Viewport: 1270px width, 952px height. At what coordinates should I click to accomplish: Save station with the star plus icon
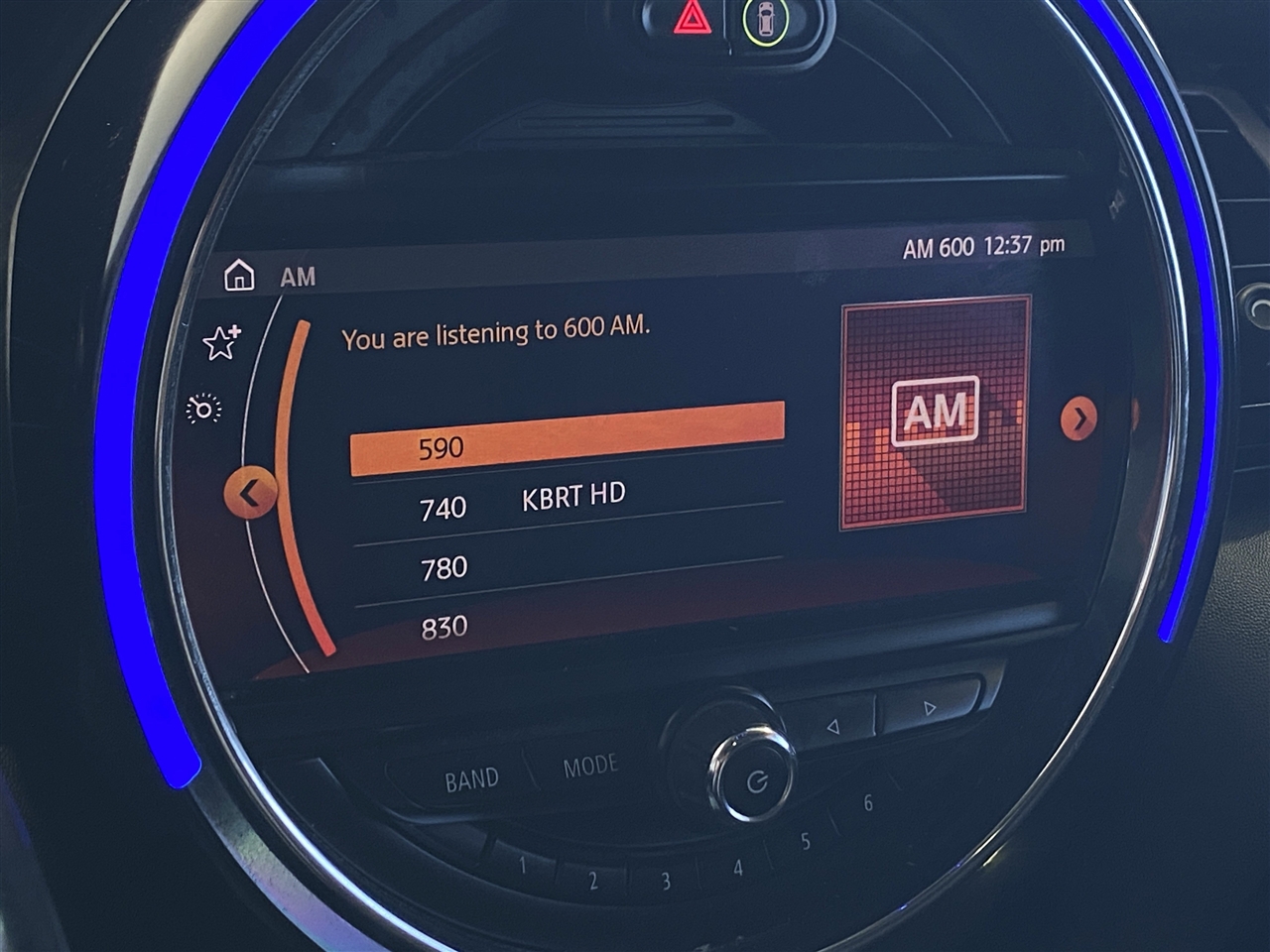click(x=221, y=342)
